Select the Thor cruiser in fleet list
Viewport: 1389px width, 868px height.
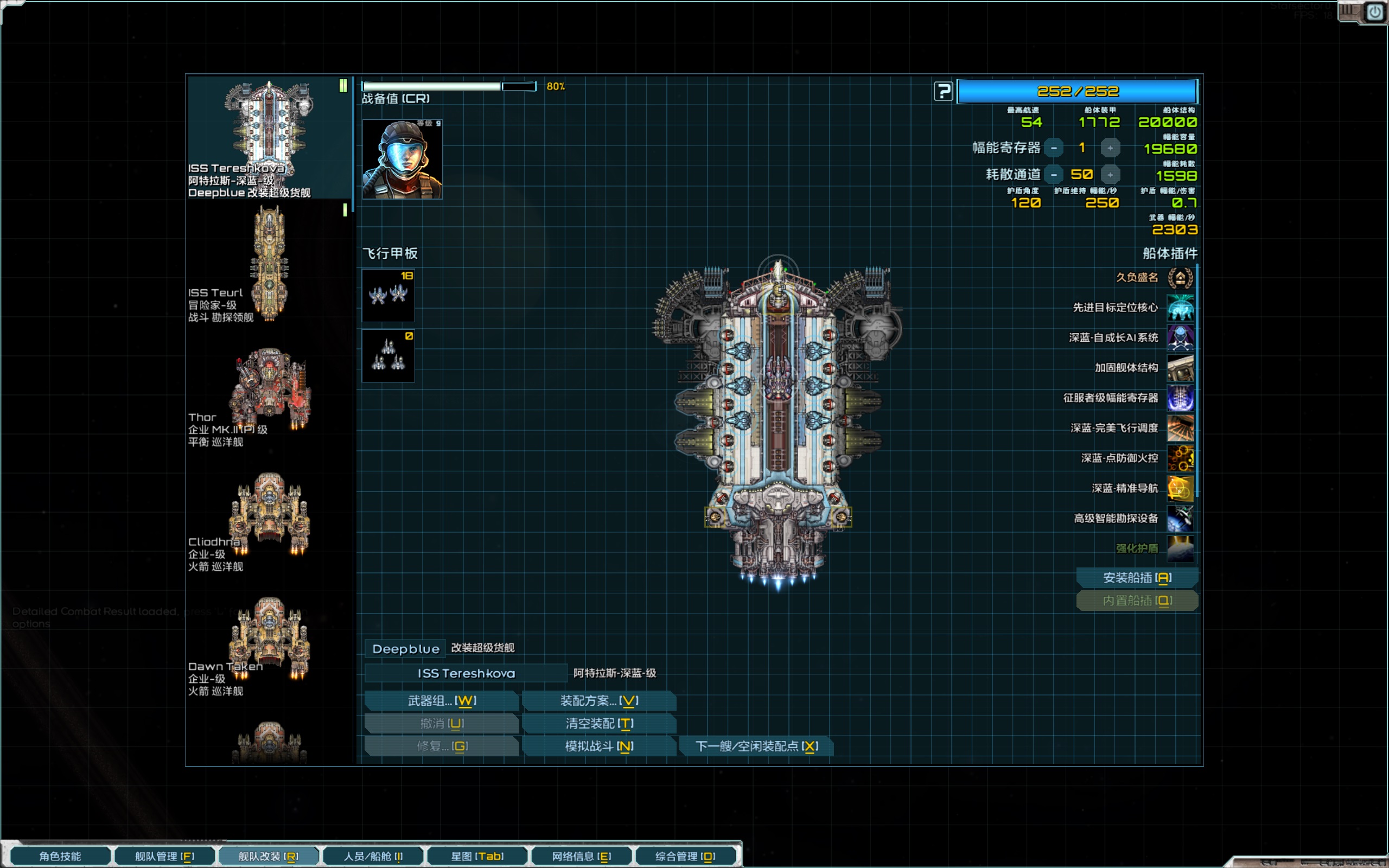tap(269, 391)
